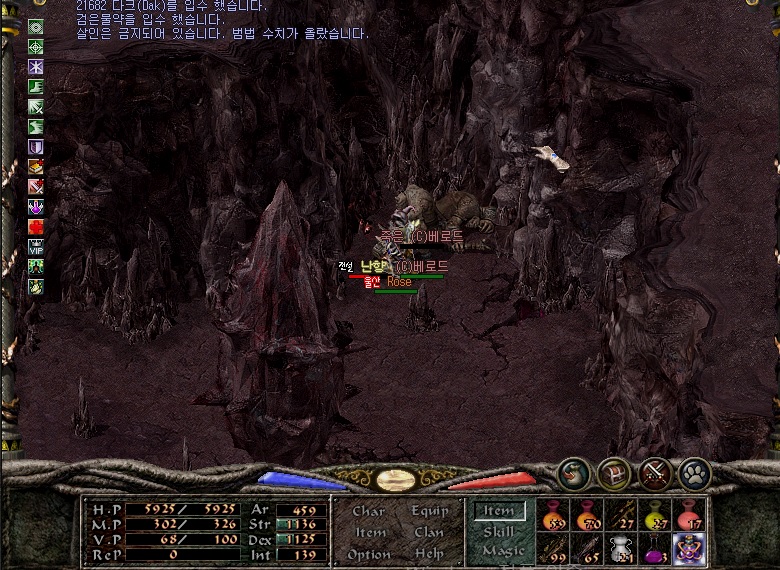Use the purple potion with 3 count
The image size is (780, 570).
click(655, 548)
